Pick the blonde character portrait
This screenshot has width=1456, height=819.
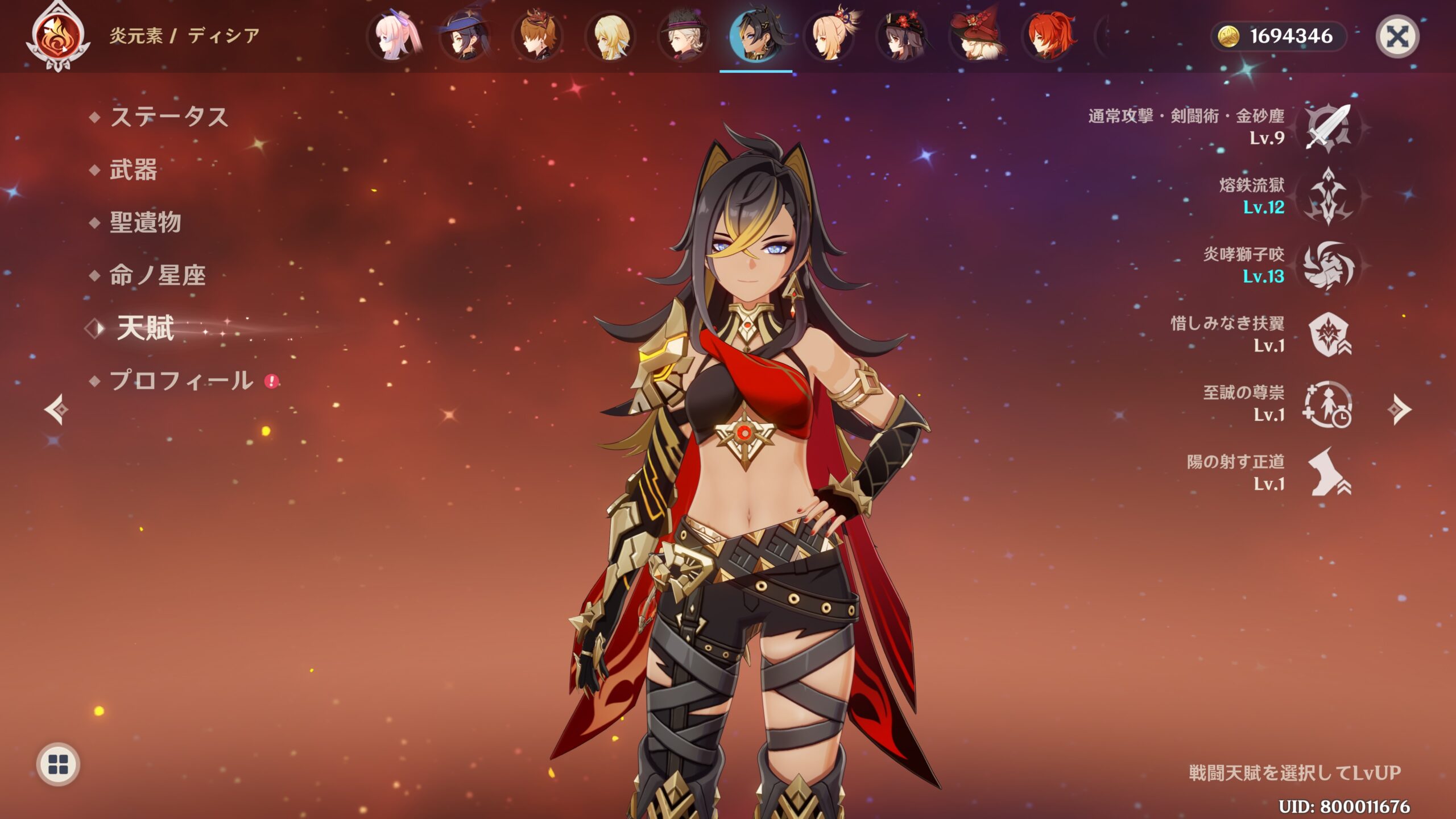pyautogui.click(x=610, y=36)
